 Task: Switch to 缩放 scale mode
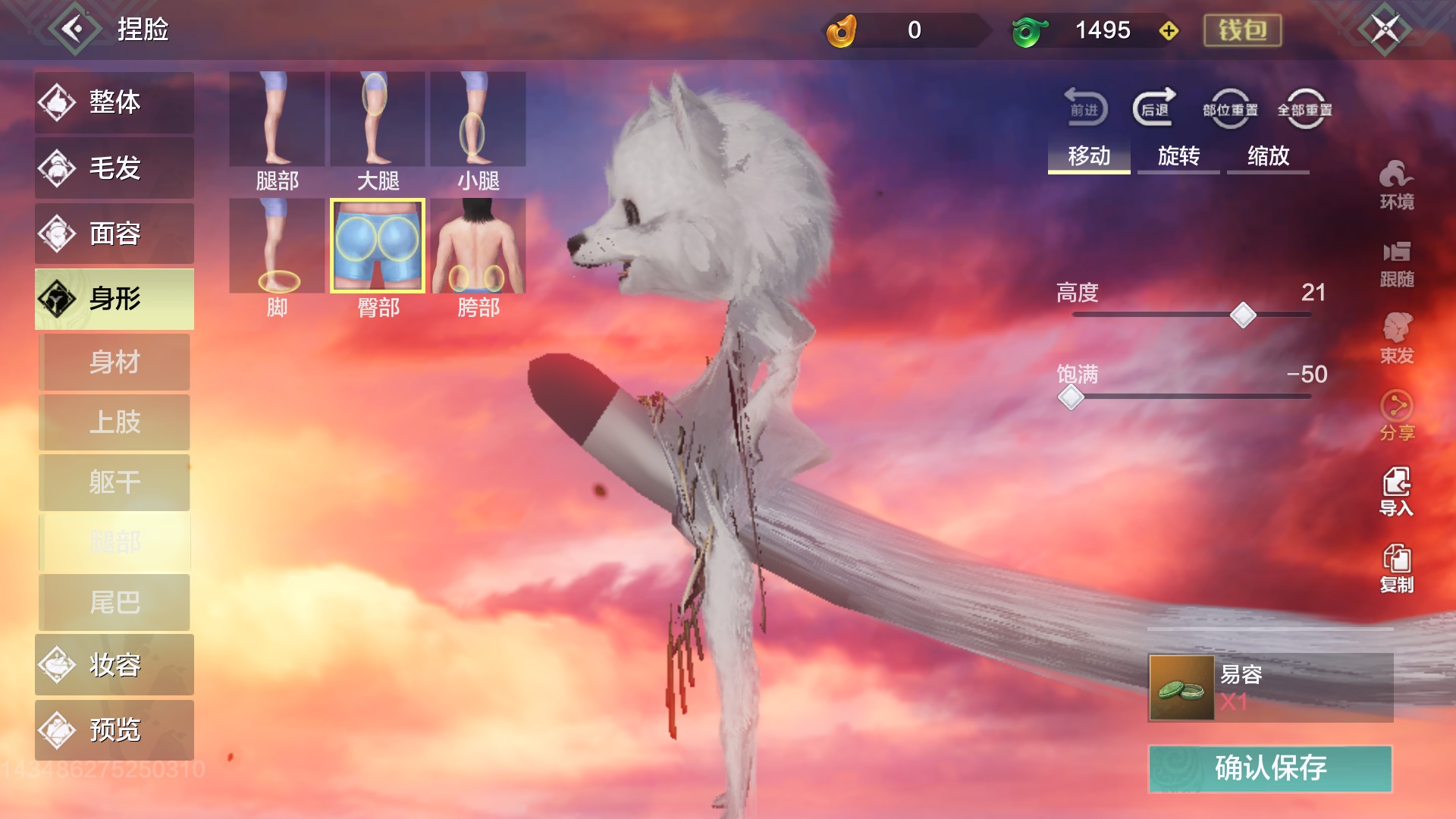(1268, 156)
